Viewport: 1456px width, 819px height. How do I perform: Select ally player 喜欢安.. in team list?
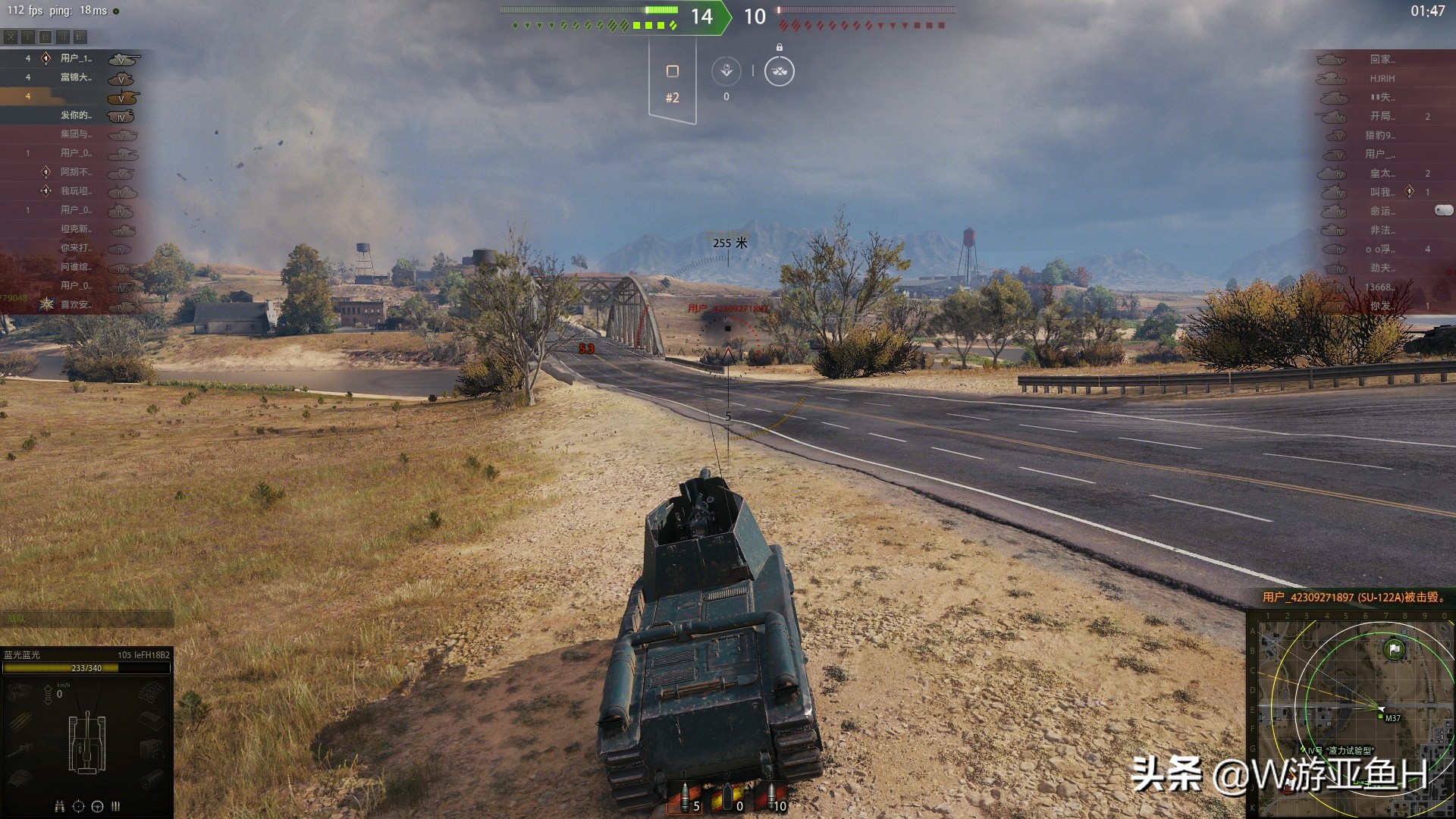tap(76, 305)
